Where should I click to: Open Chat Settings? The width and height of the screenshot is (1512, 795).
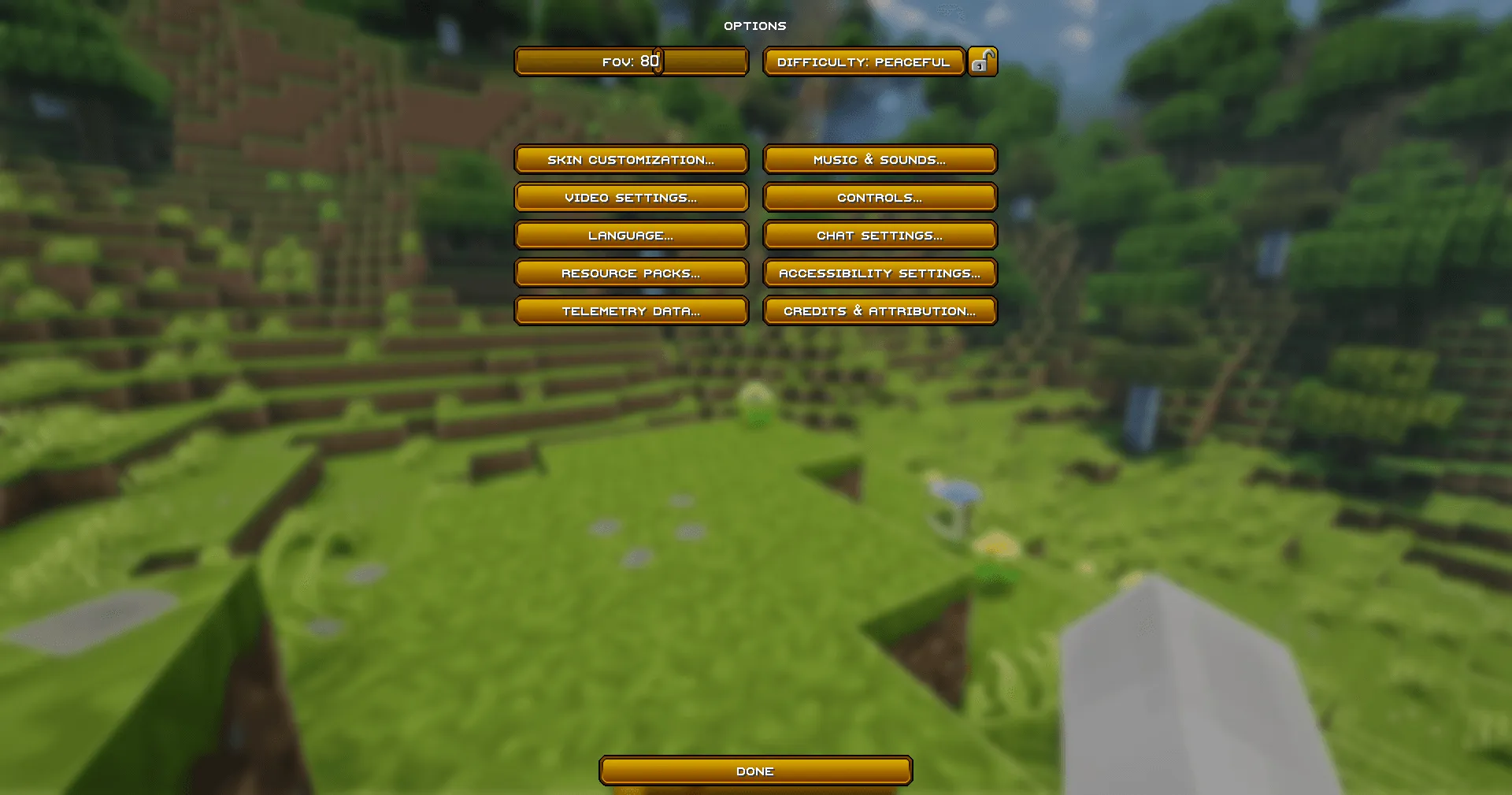pos(880,235)
